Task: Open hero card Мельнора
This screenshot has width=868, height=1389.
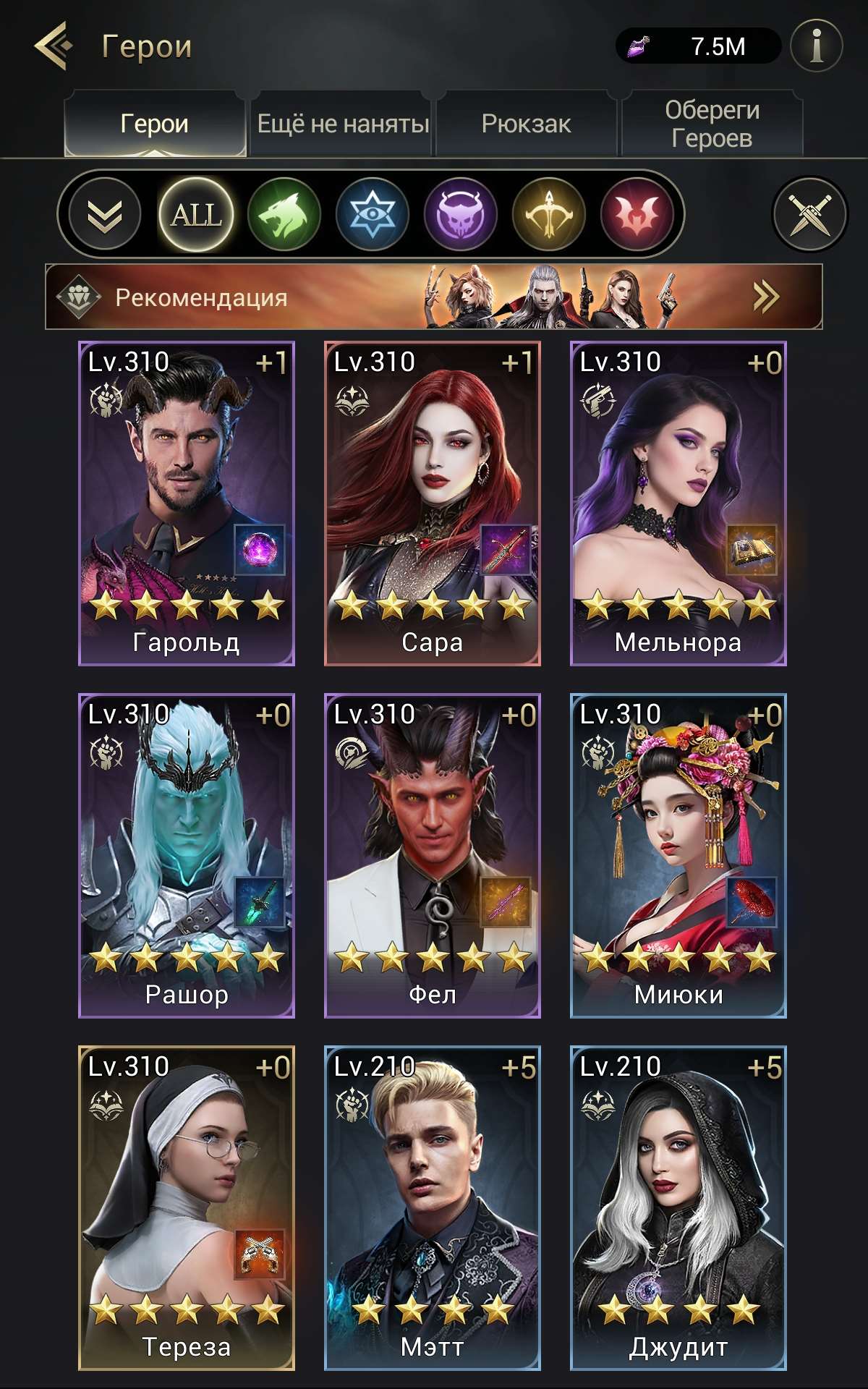Action: click(678, 504)
